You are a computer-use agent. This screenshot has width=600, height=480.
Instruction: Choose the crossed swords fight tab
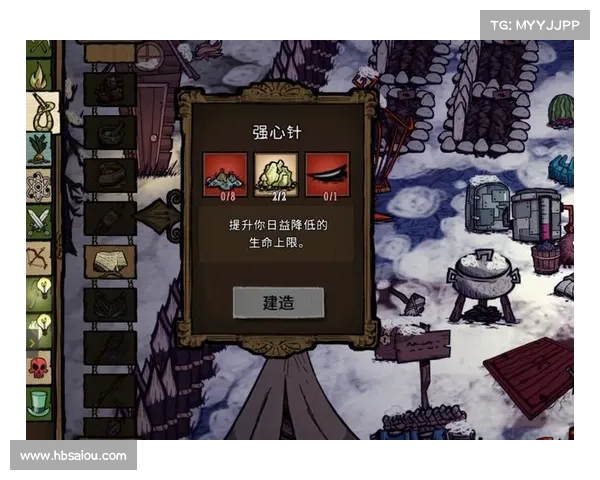[40, 222]
